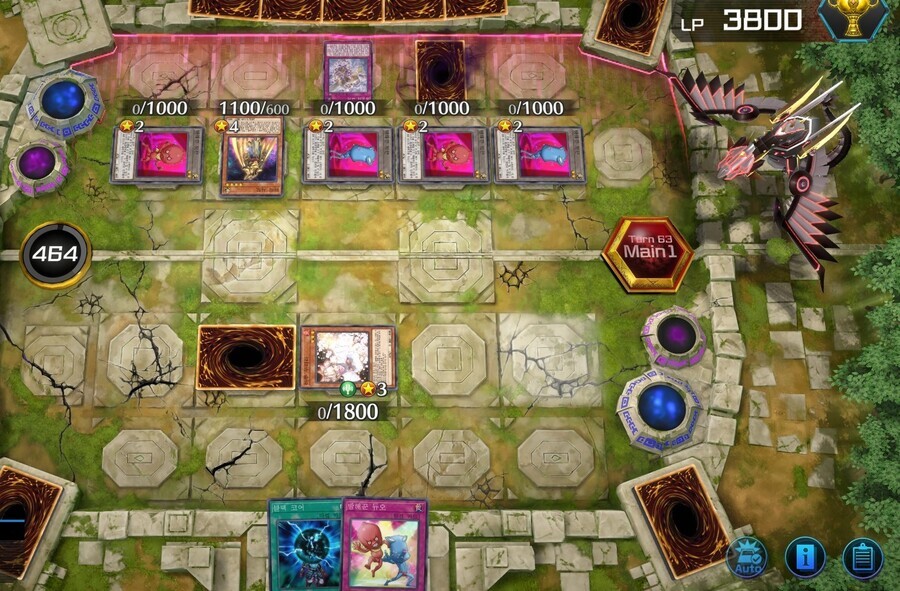Viewport: 900px width, 591px height.
Task: Select your monster with 0/1800 stats
Action: coord(348,357)
